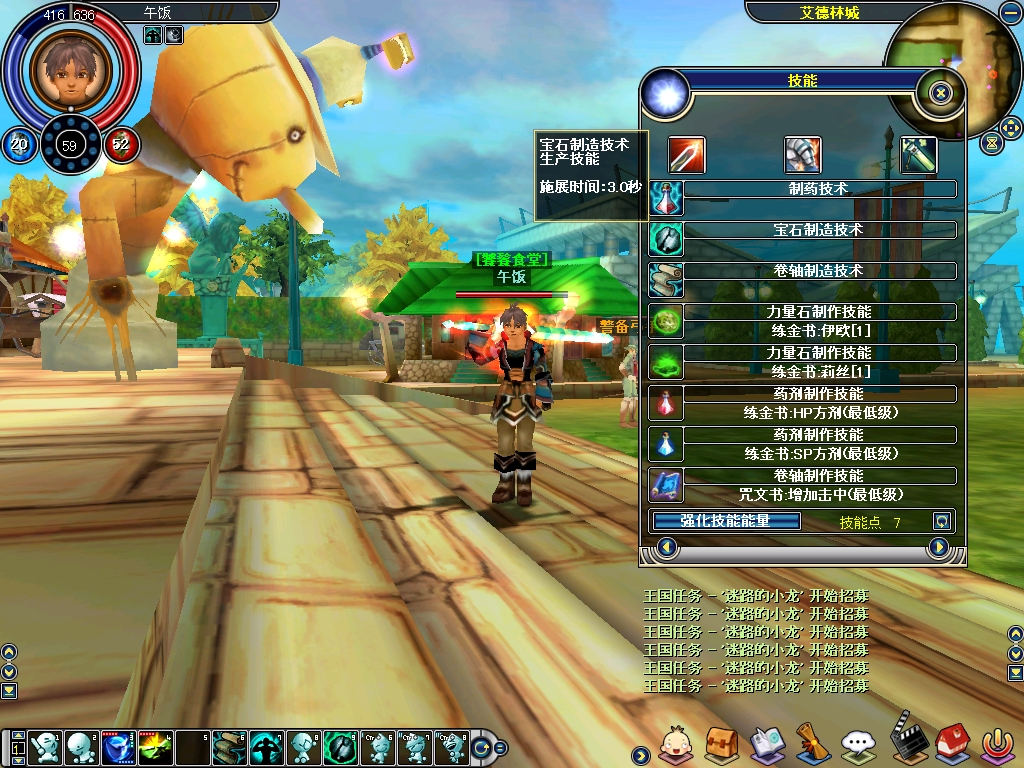Click the 强化技能能量 button
This screenshot has width=1024, height=768.
pos(726,521)
